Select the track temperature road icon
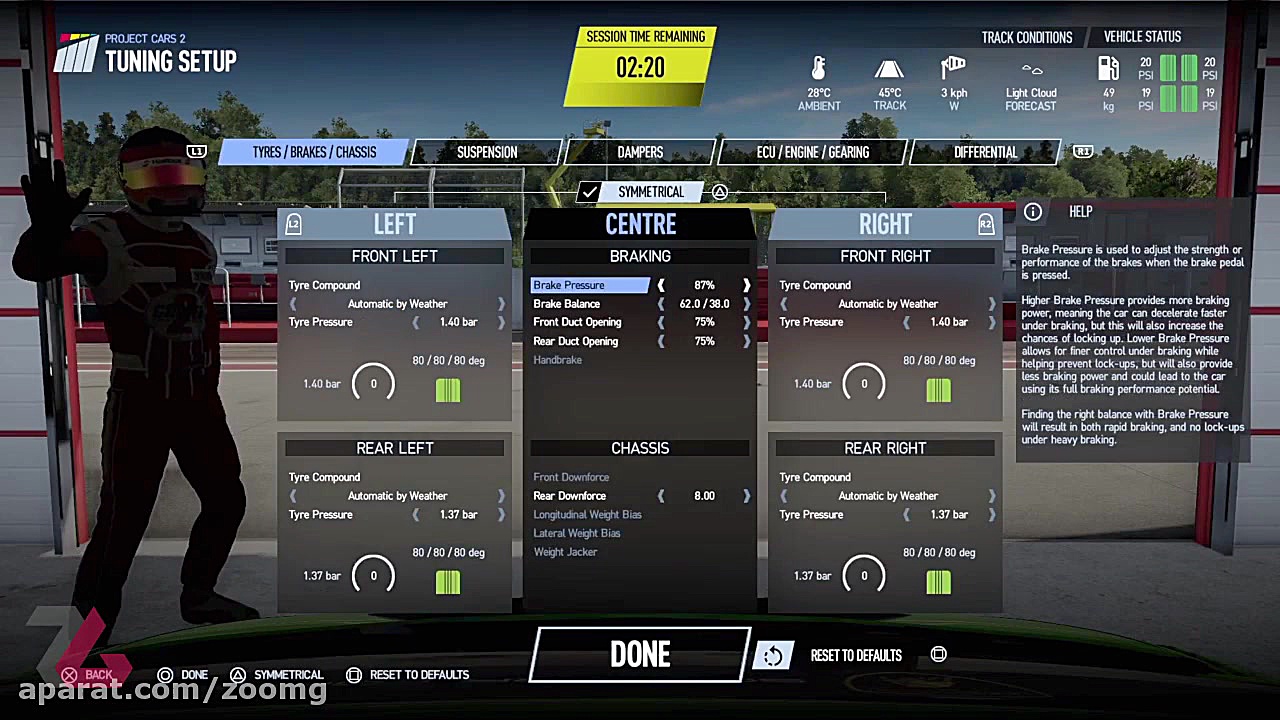The image size is (1280, 720). point(889,70)
